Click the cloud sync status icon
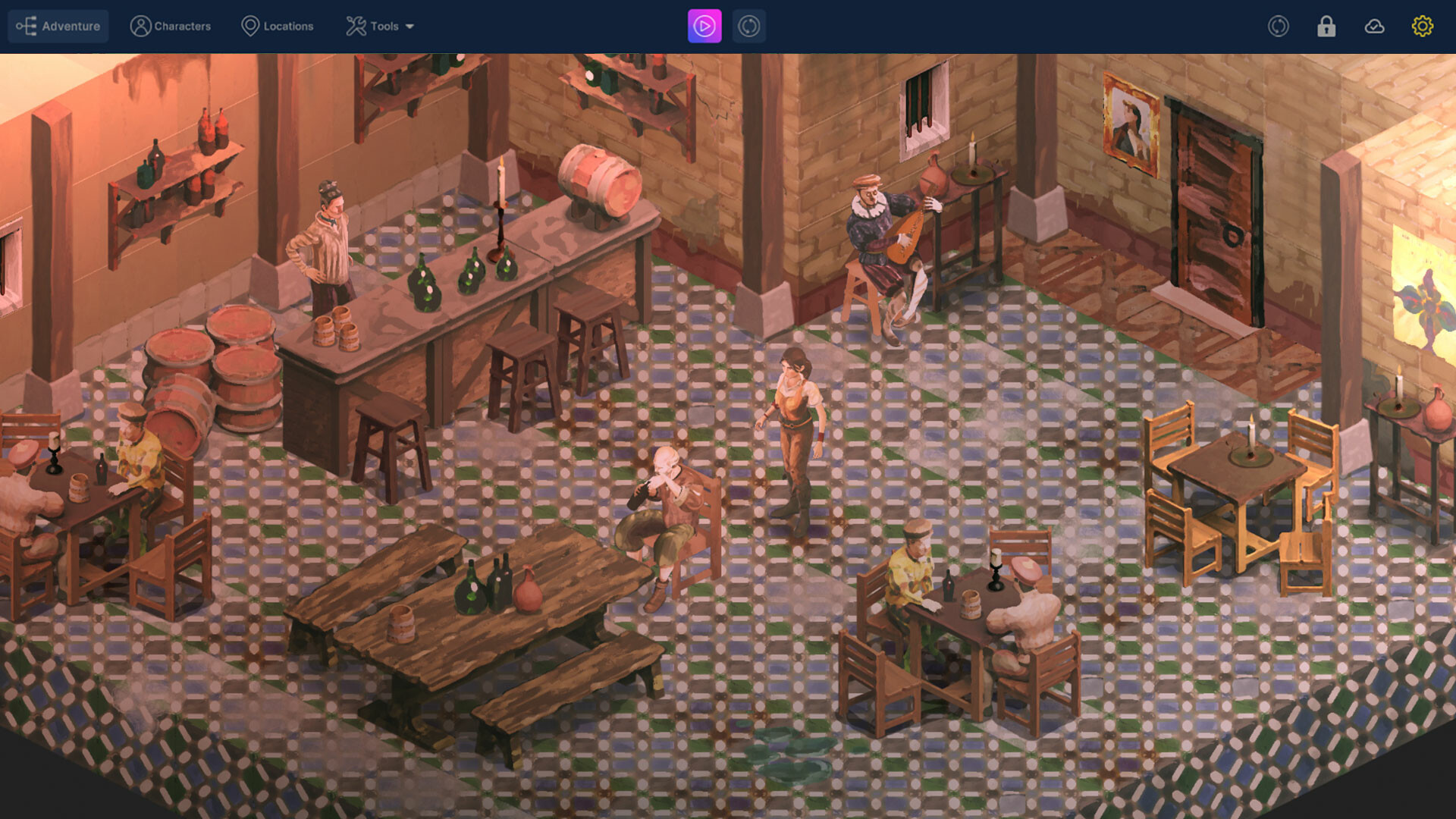1456x819 pixels. [1375, 26]
